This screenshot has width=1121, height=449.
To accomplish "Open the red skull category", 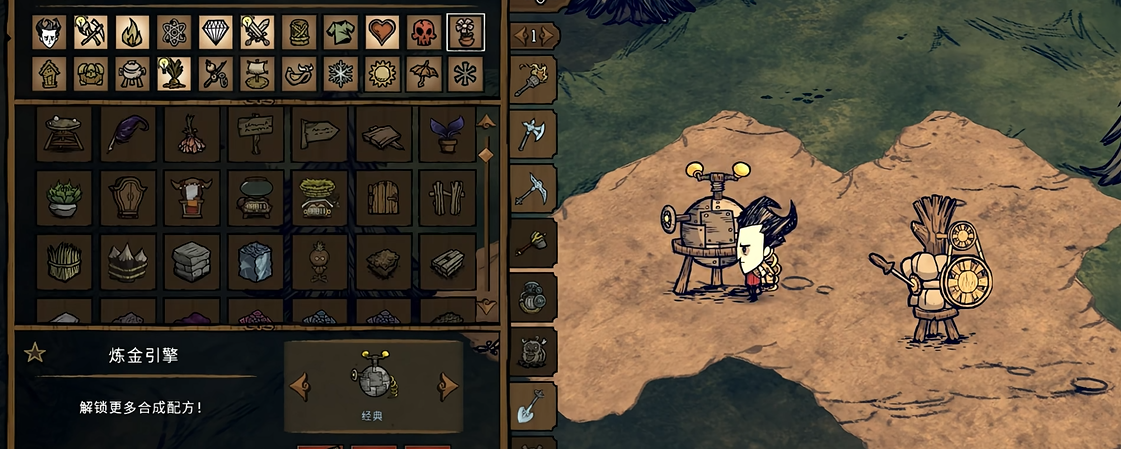I will click(x=424, y=32).
